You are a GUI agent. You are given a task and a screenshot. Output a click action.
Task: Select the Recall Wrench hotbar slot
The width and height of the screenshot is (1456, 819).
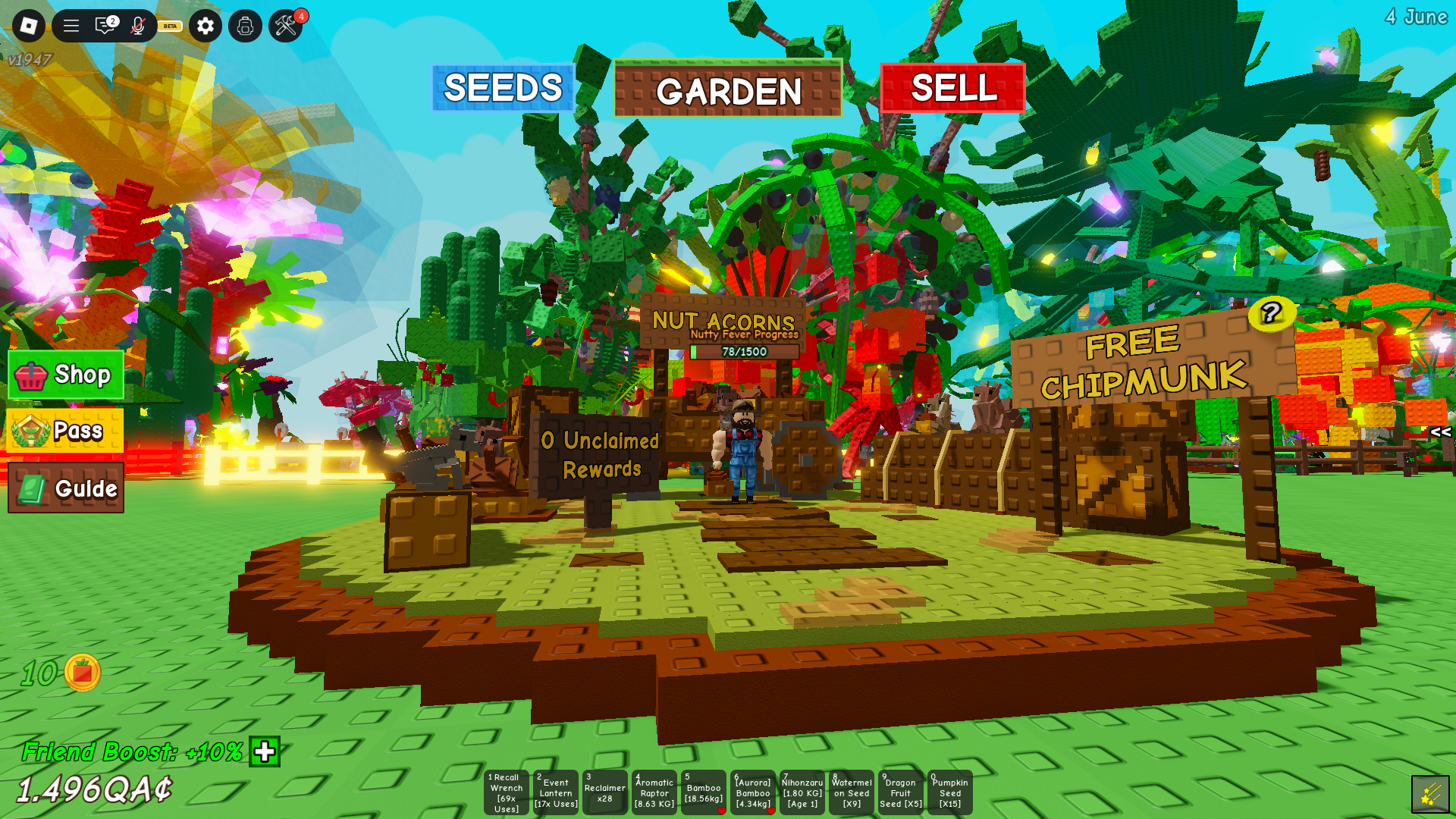point(506,792)
